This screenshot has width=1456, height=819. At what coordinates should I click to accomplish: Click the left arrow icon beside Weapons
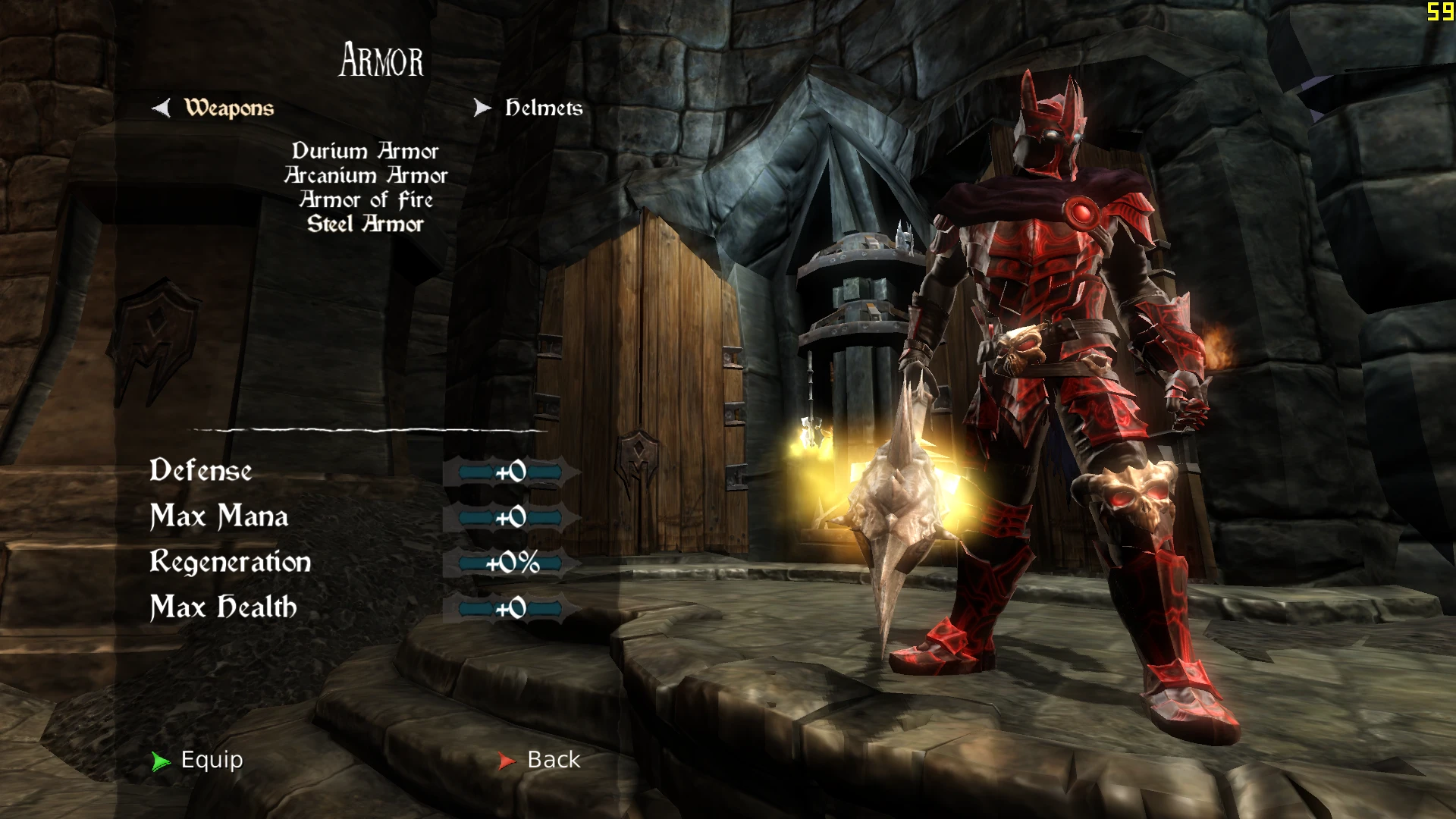coord(162,108)
